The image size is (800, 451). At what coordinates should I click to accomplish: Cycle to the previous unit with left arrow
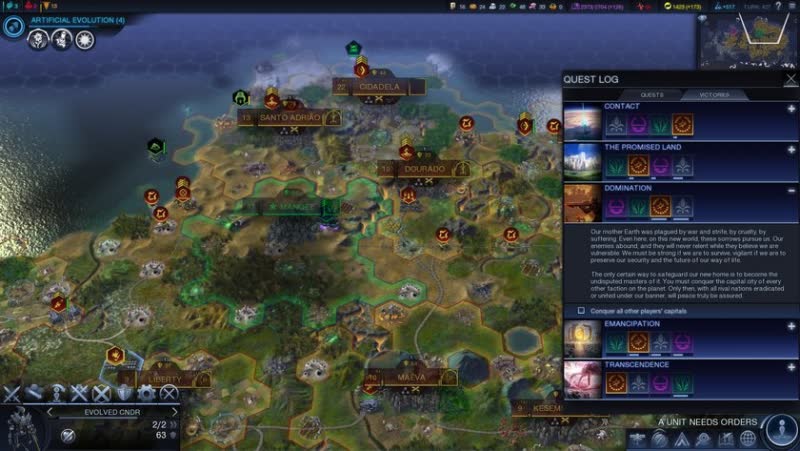[x=48, y=411]
